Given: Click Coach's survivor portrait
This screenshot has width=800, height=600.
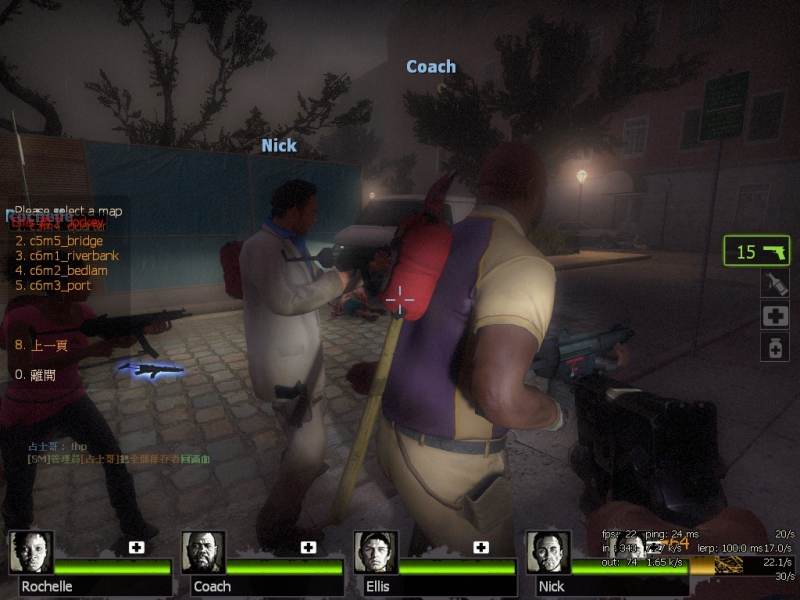Looking at the screenshot, I should click(x=203, y=553).
